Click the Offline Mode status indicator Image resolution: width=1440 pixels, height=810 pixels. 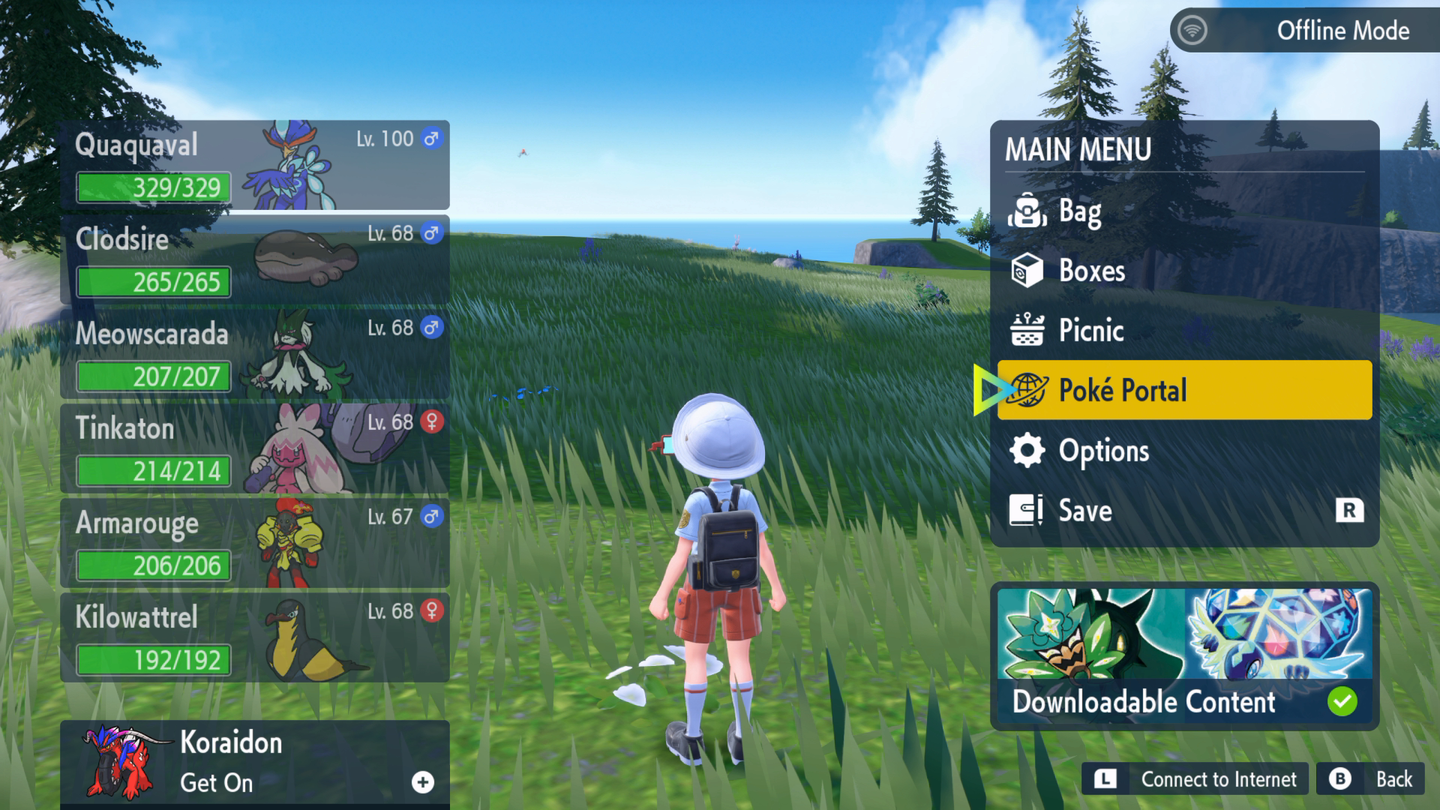click(1304, 31)
